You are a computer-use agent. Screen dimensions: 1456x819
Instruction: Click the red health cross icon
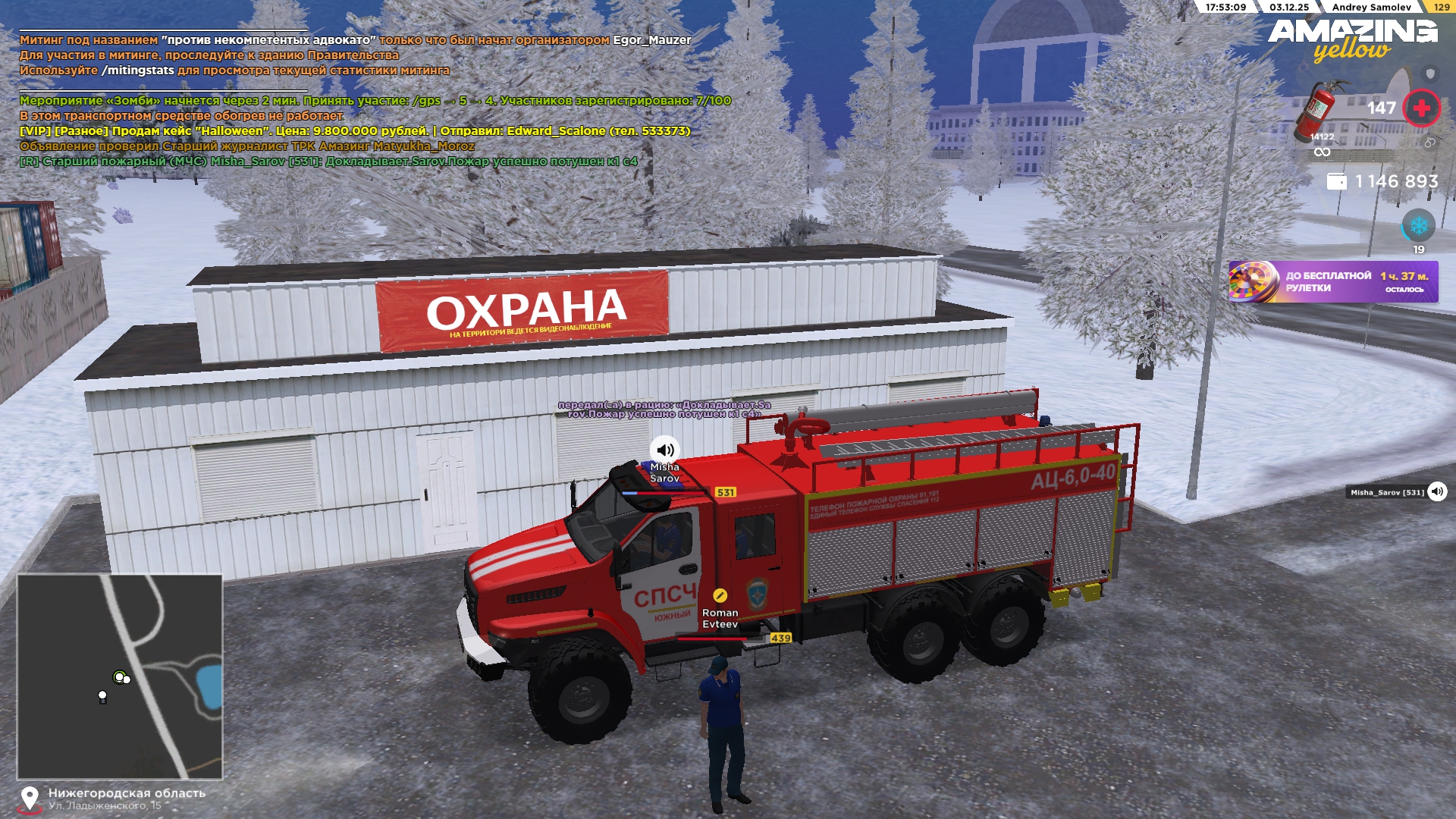[1421, 108]
